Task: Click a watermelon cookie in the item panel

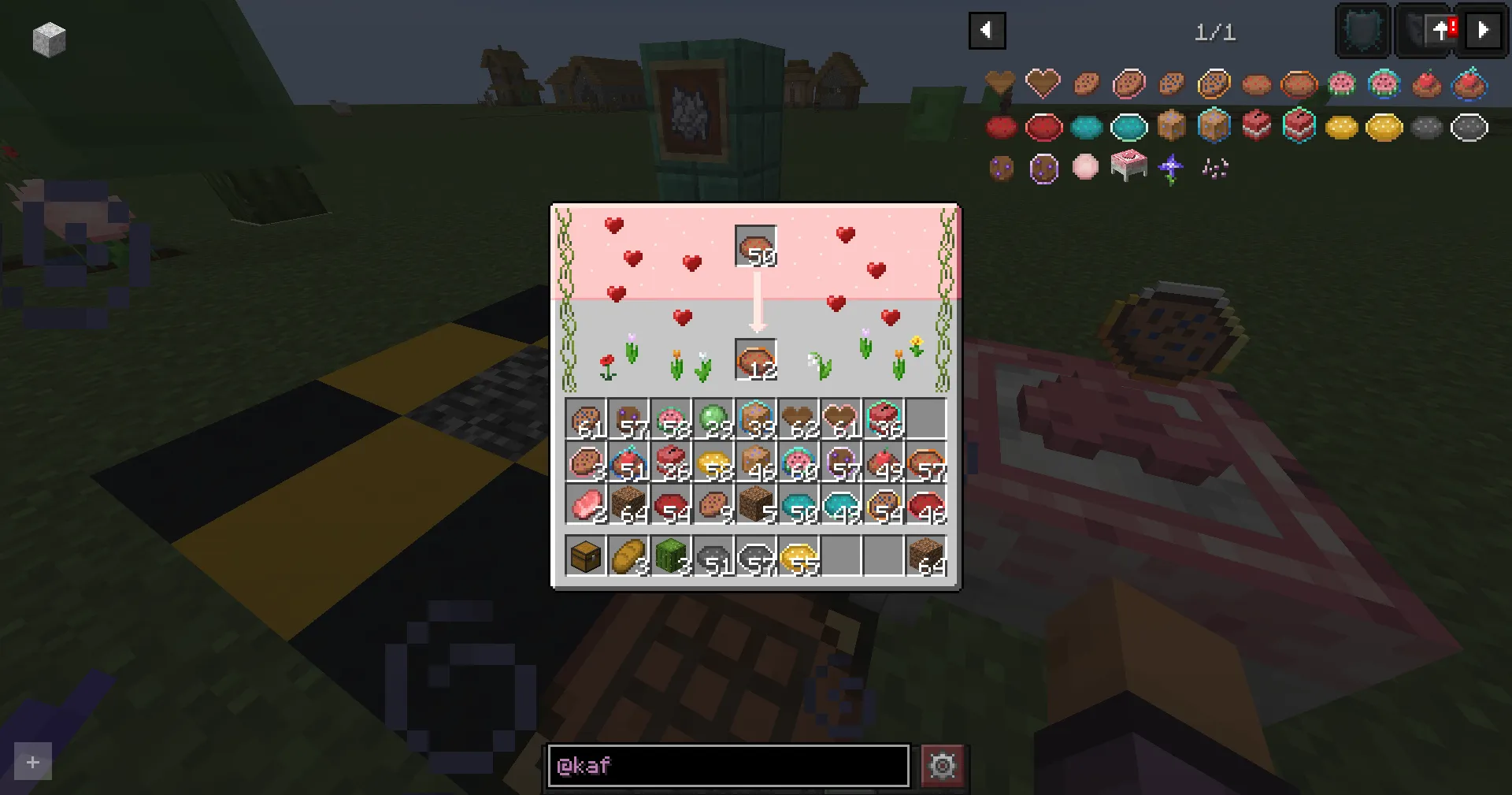Action: click(x=1342, y=84)
